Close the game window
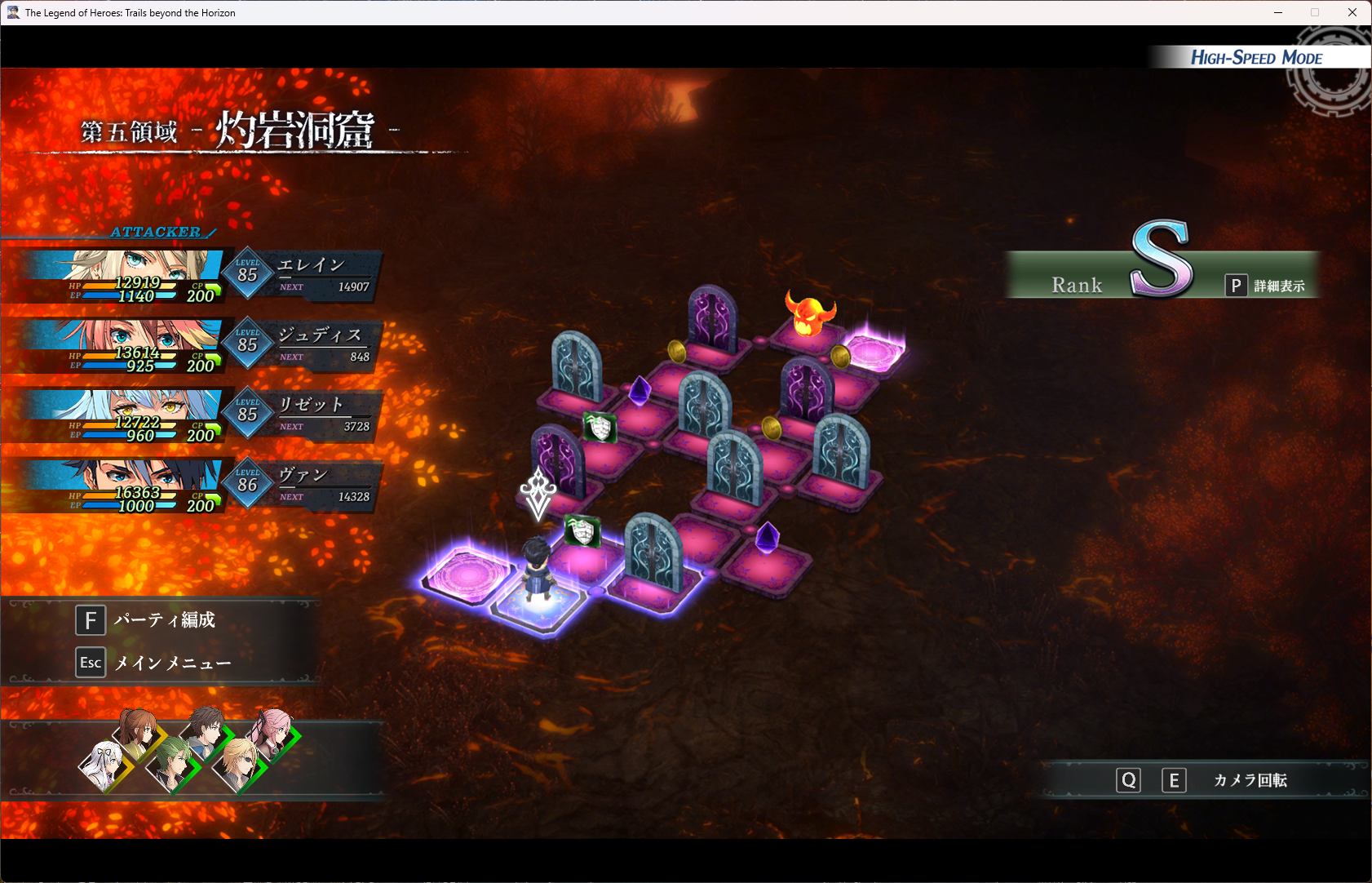 pos(1352,12)
